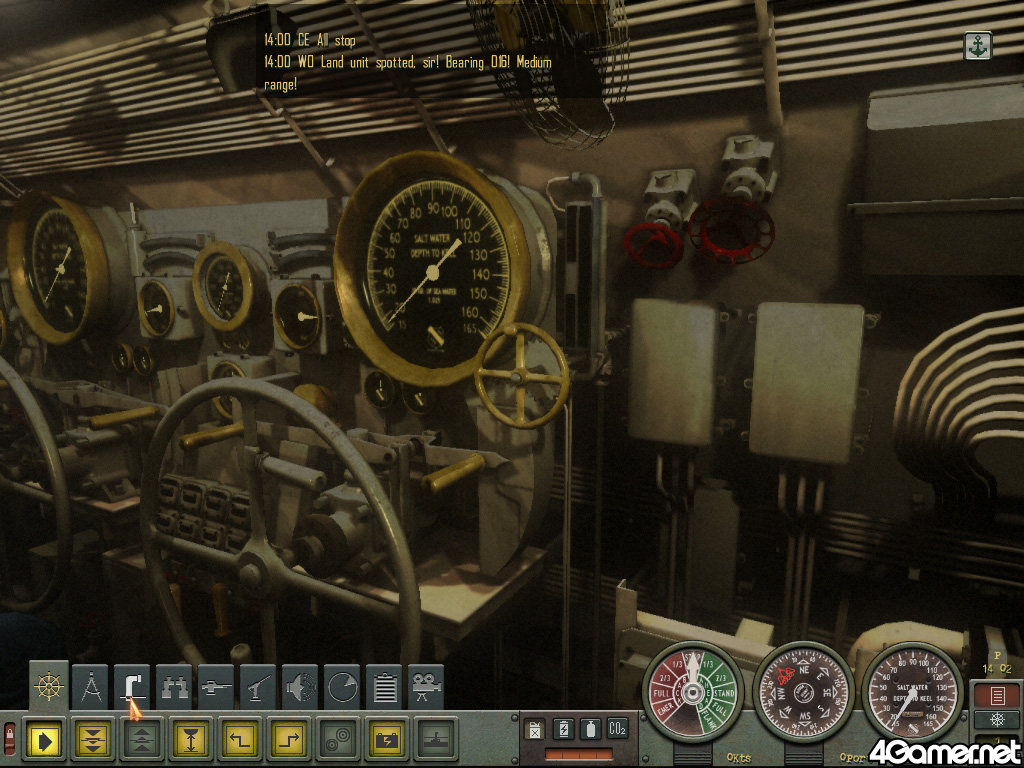Open the red message log button
Viewport: 1024px width, 768px height.
[x=997, y=695]
